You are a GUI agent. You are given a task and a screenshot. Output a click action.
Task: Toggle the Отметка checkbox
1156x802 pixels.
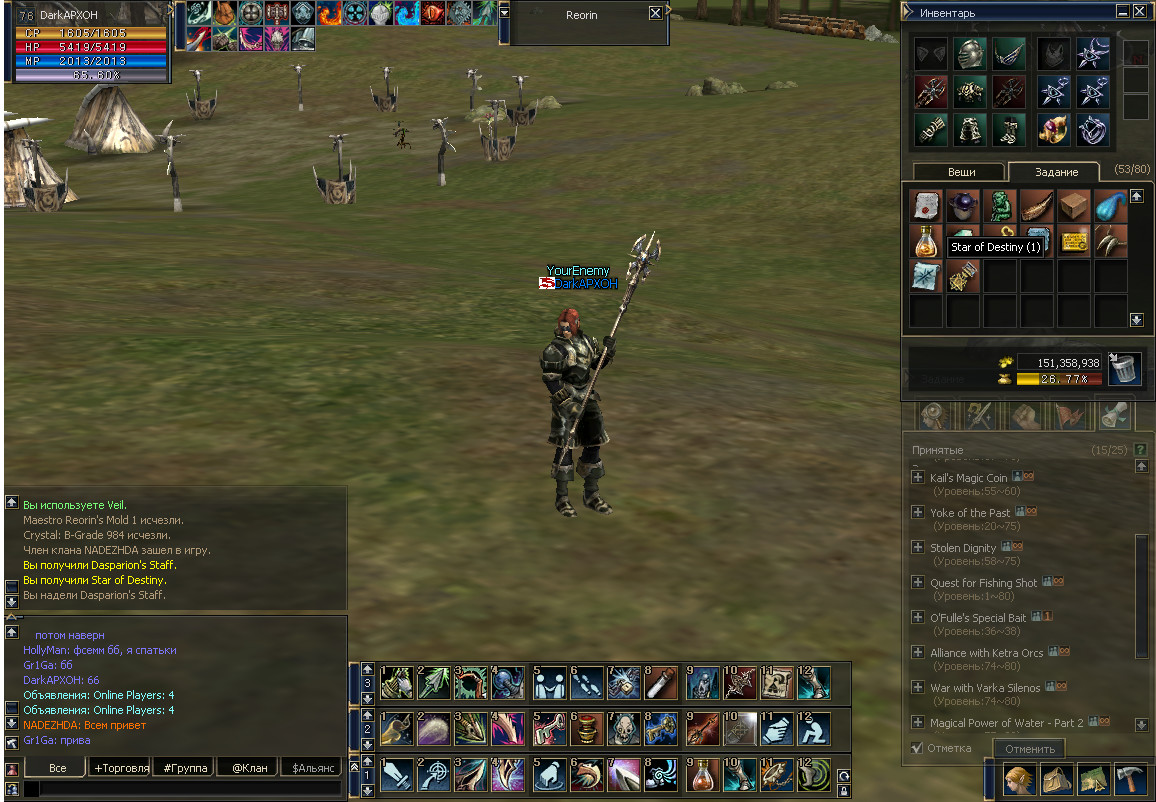(917, 748)
